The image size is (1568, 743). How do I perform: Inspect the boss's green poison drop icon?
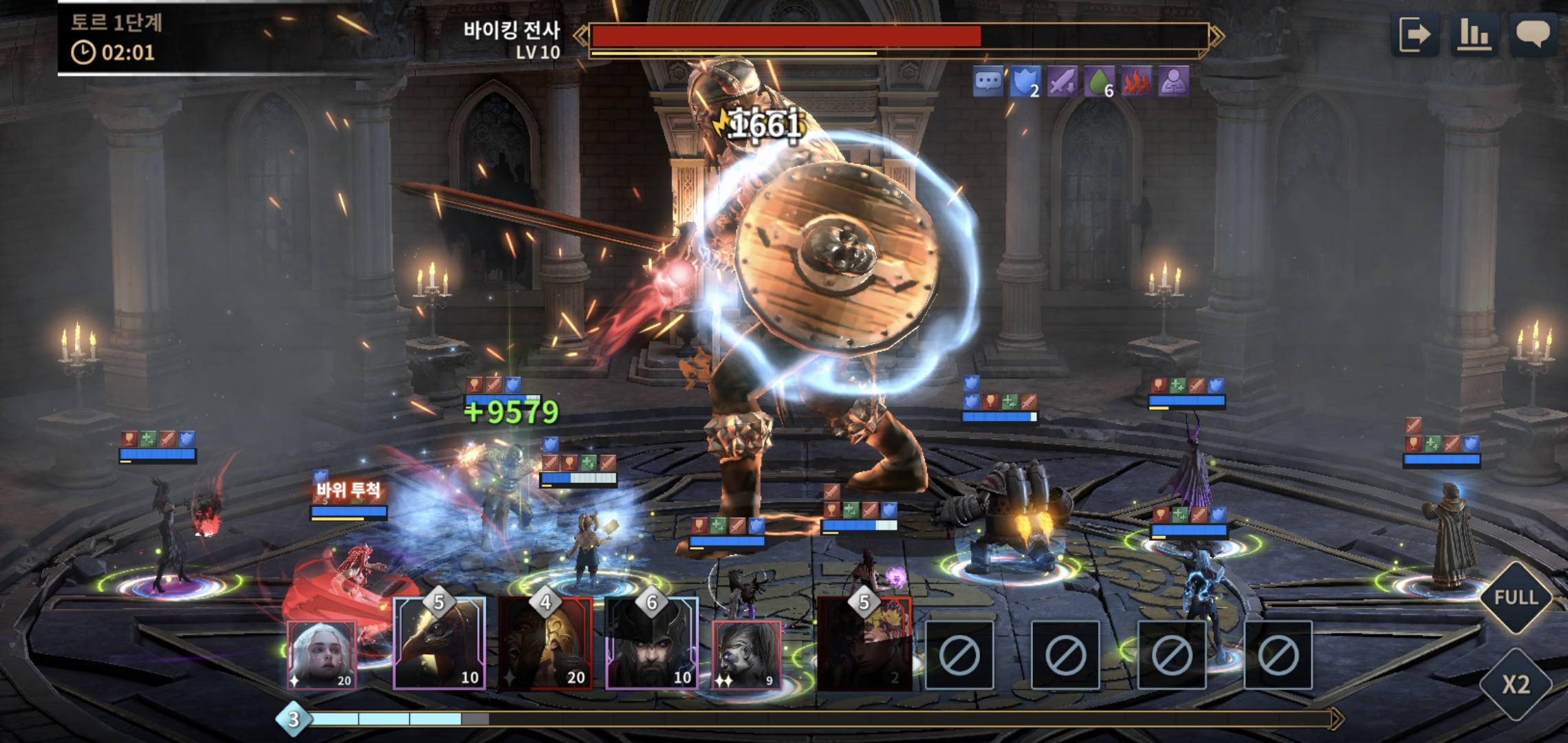(x=1098, y=83)
